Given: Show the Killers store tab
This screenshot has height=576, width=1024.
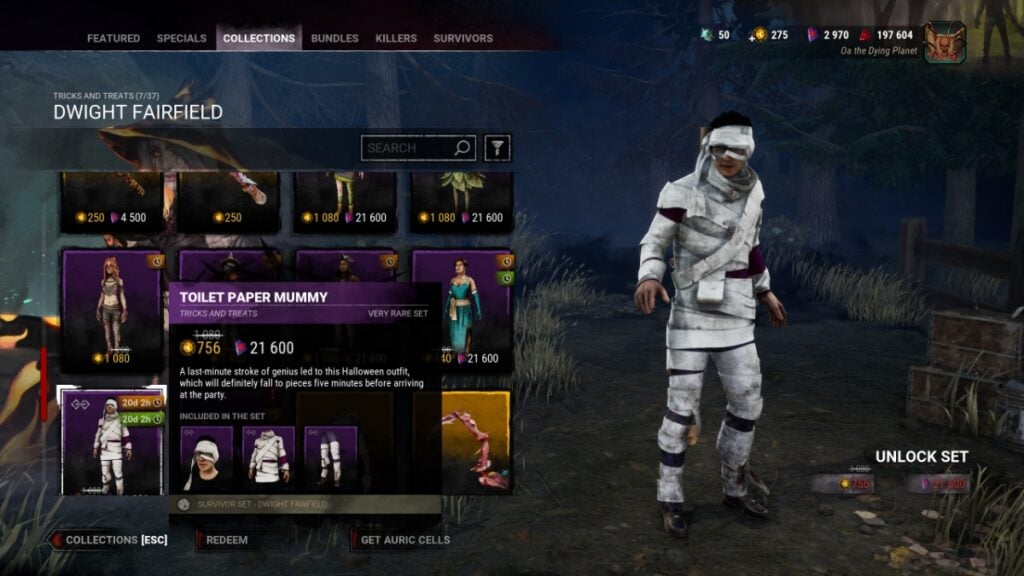Looking at the screenshot, I should pos(396,39).
